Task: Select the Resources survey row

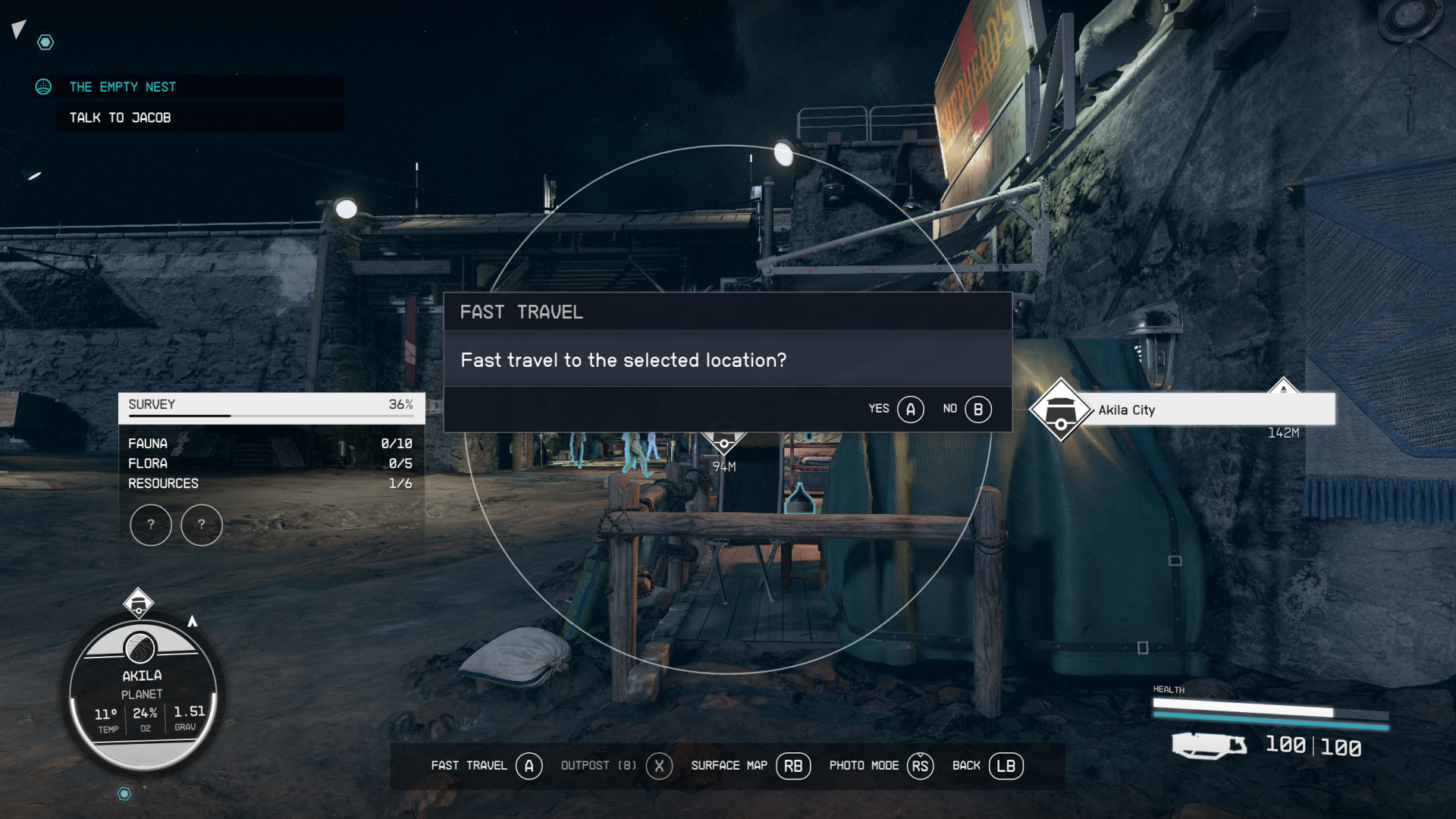Action: 270,484
